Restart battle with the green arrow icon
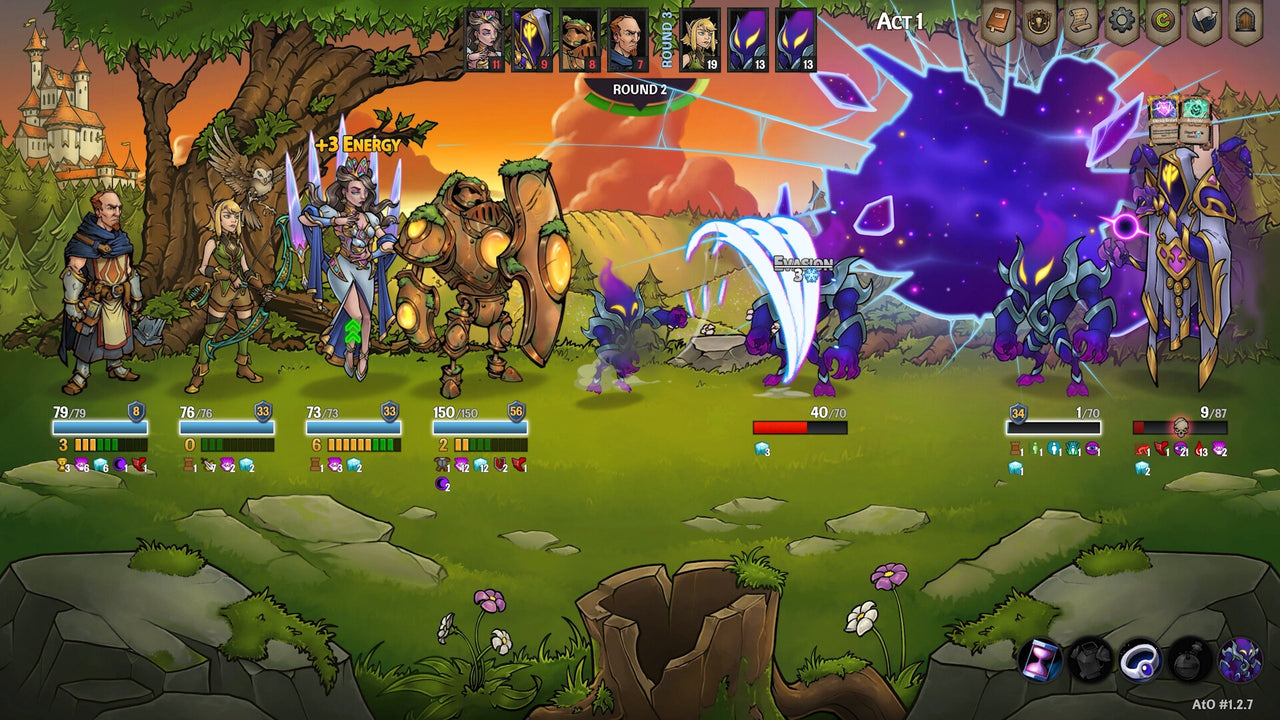The width and height of the screenshot is (1280, 720). click(1163, 20)
